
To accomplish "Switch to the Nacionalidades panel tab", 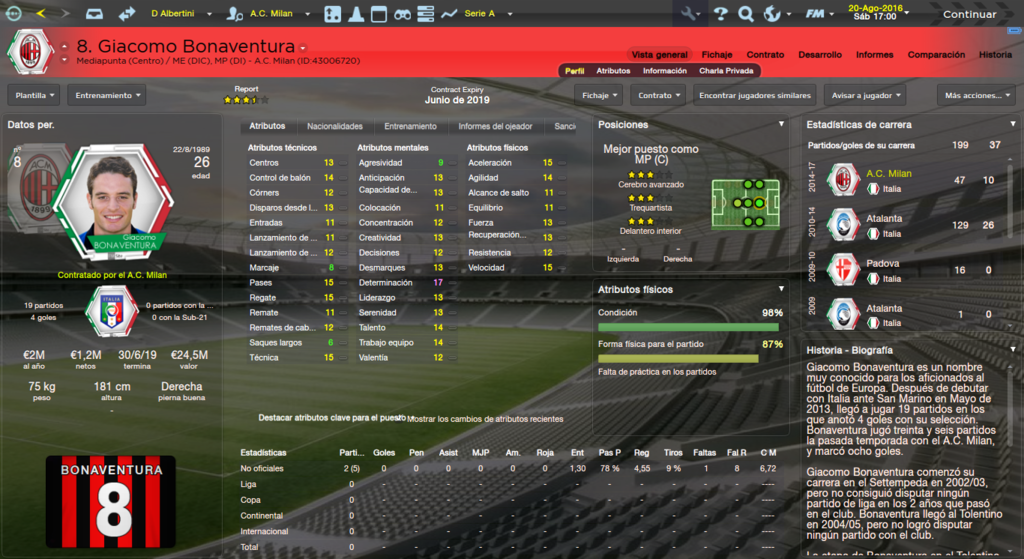I will coord(334,127).
